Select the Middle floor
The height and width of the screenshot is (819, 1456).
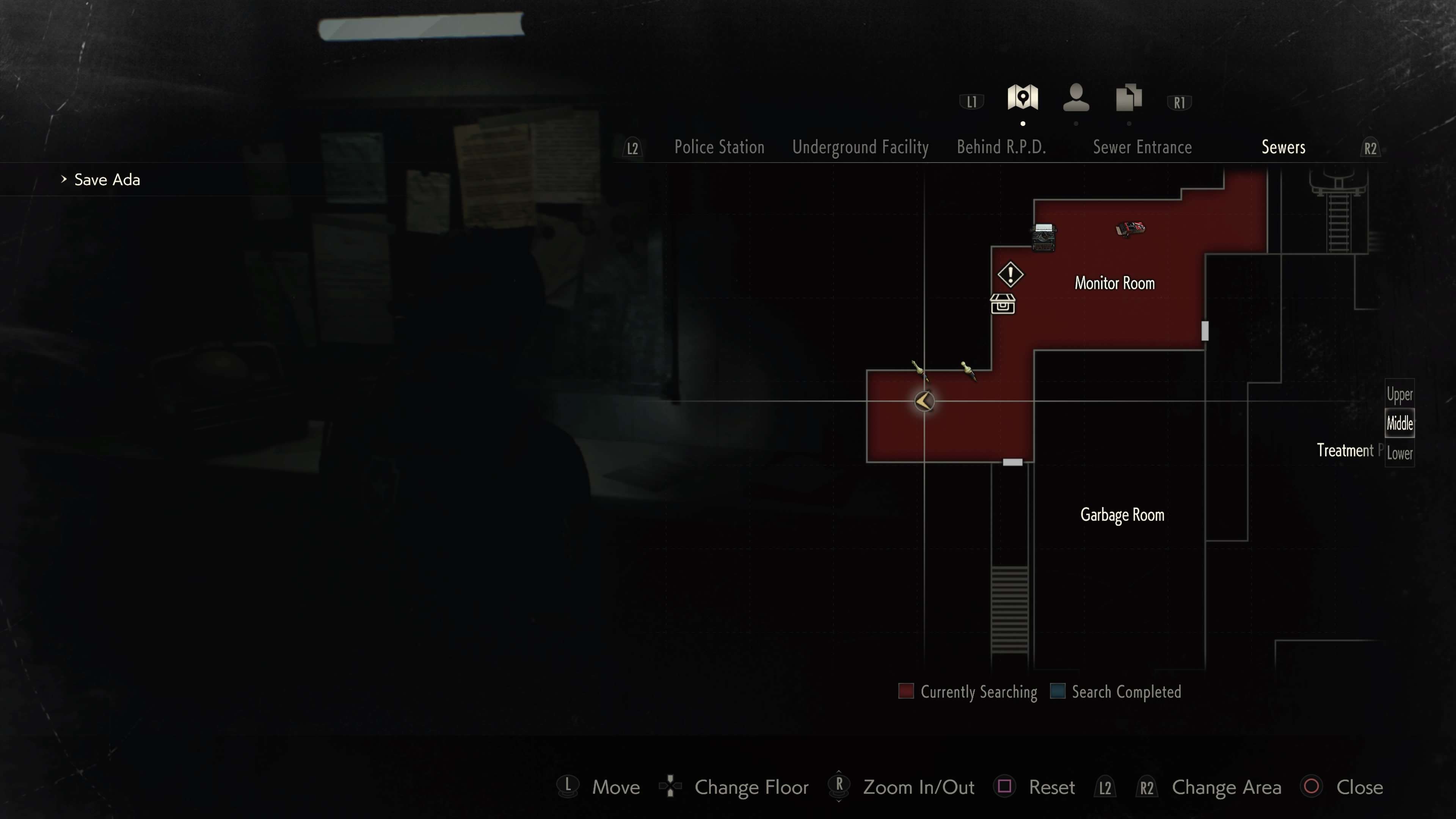click(1399, 423)
